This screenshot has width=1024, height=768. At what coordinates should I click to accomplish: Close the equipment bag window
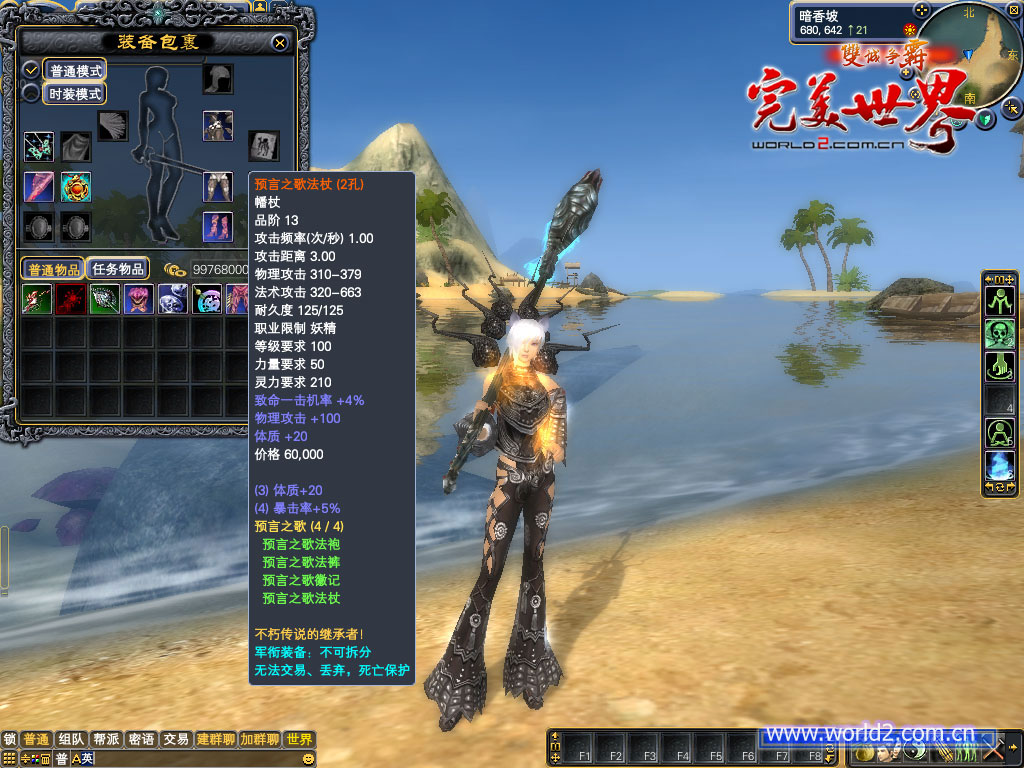[x=280, y=43]
